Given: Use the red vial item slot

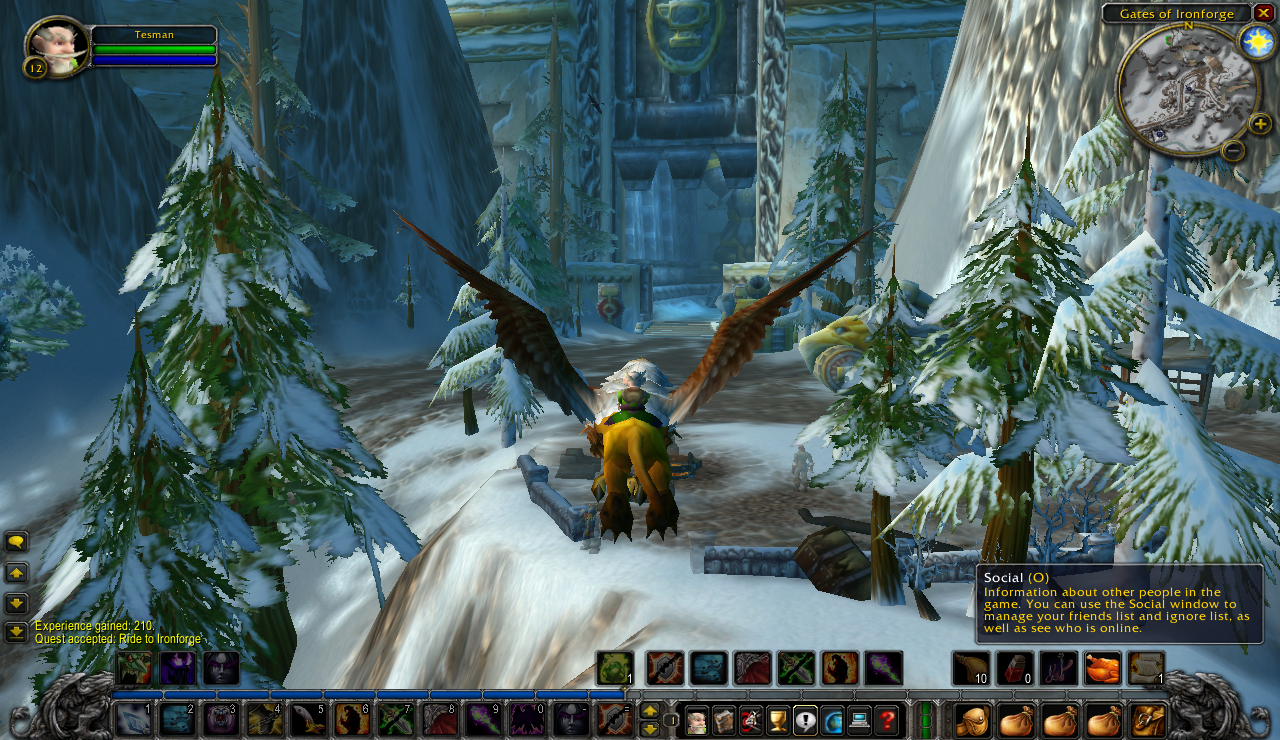Looking at the screenshot, I should tap(1014, 668).
